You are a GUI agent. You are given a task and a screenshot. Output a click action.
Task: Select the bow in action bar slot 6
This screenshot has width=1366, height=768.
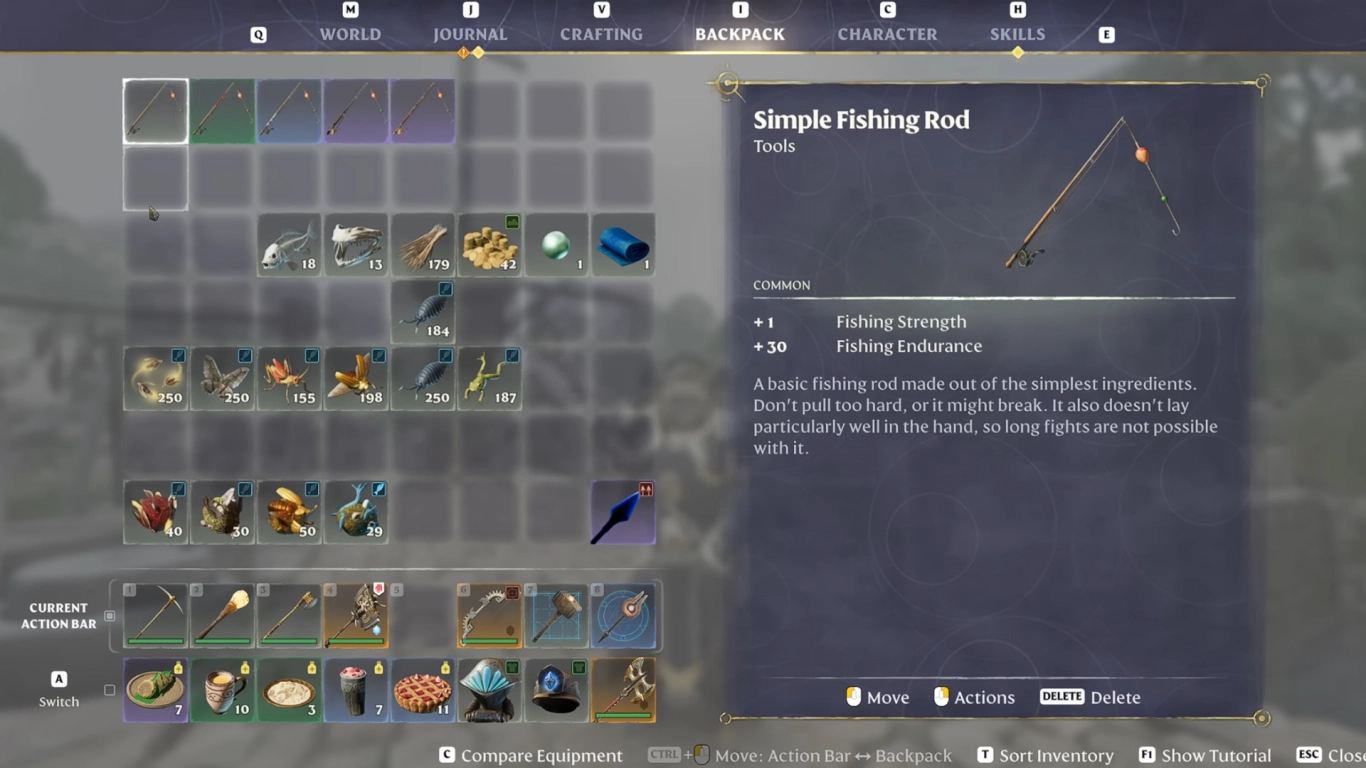[489, 613]
